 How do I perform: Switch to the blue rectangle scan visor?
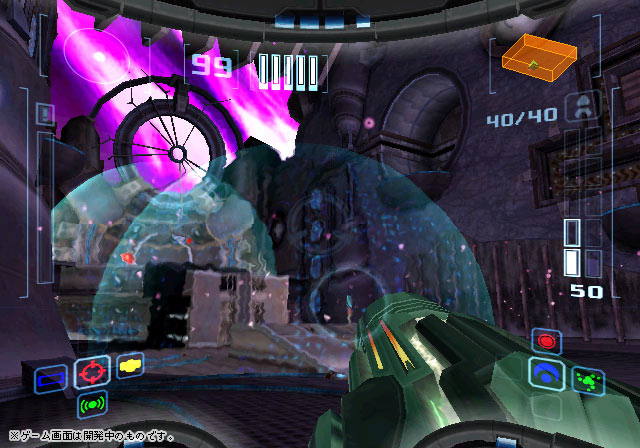(x=49, y=378)
